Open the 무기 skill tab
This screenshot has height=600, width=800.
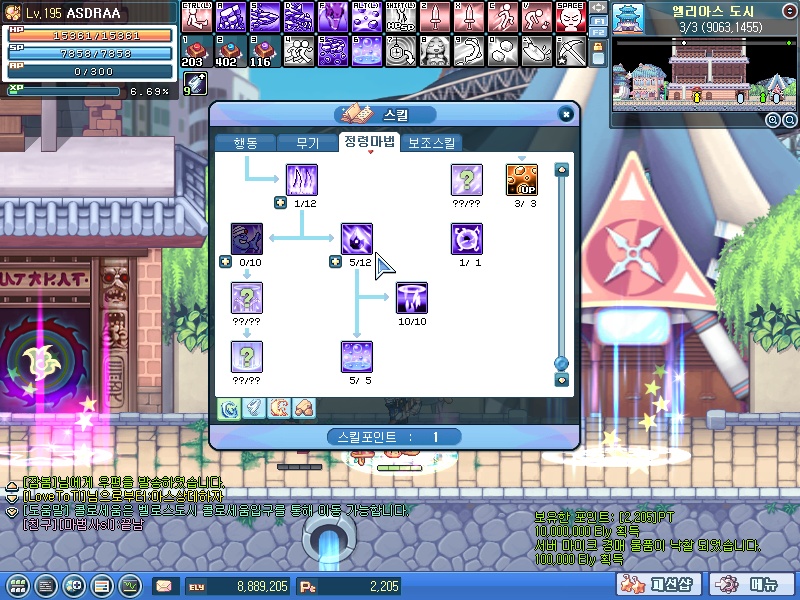(307, 142)
